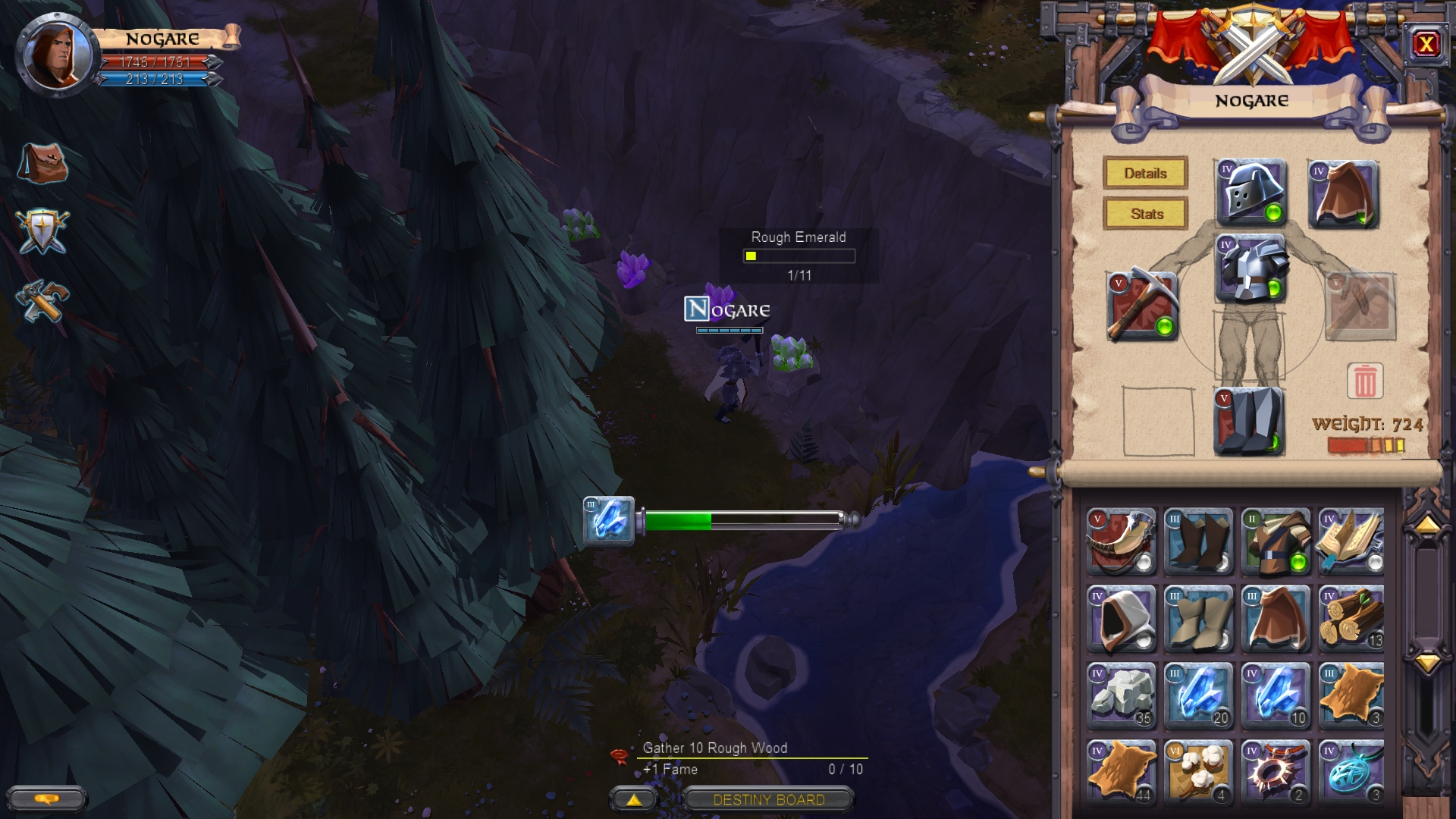Click the spellbook item in inventory
This screenshot has width=1456, height=819.
click(1351, 540)
